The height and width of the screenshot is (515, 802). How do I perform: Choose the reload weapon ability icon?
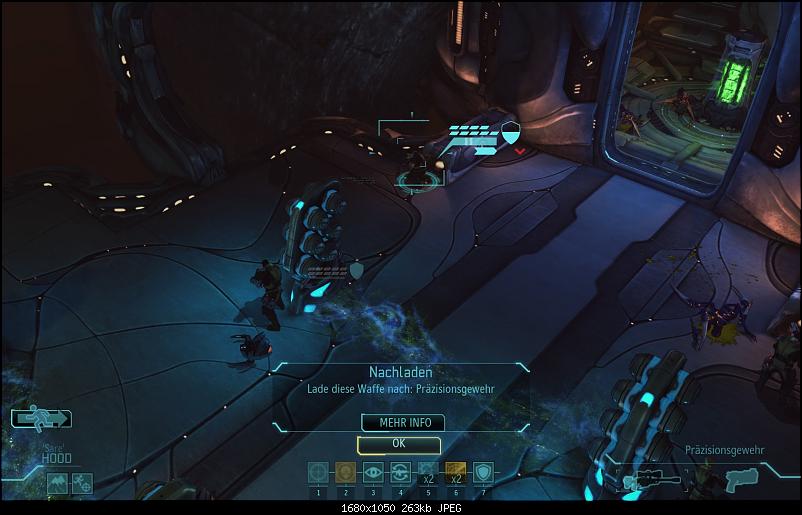[x=400, y=473]
